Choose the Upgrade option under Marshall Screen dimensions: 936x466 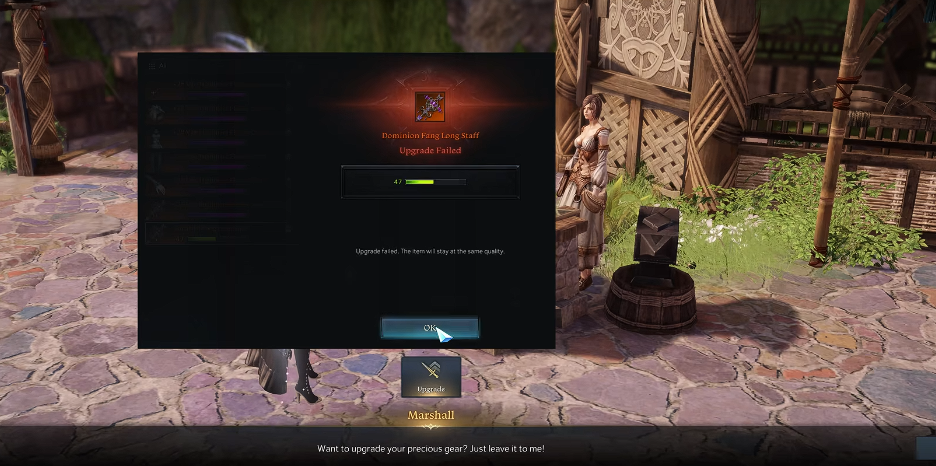point(431,376)
